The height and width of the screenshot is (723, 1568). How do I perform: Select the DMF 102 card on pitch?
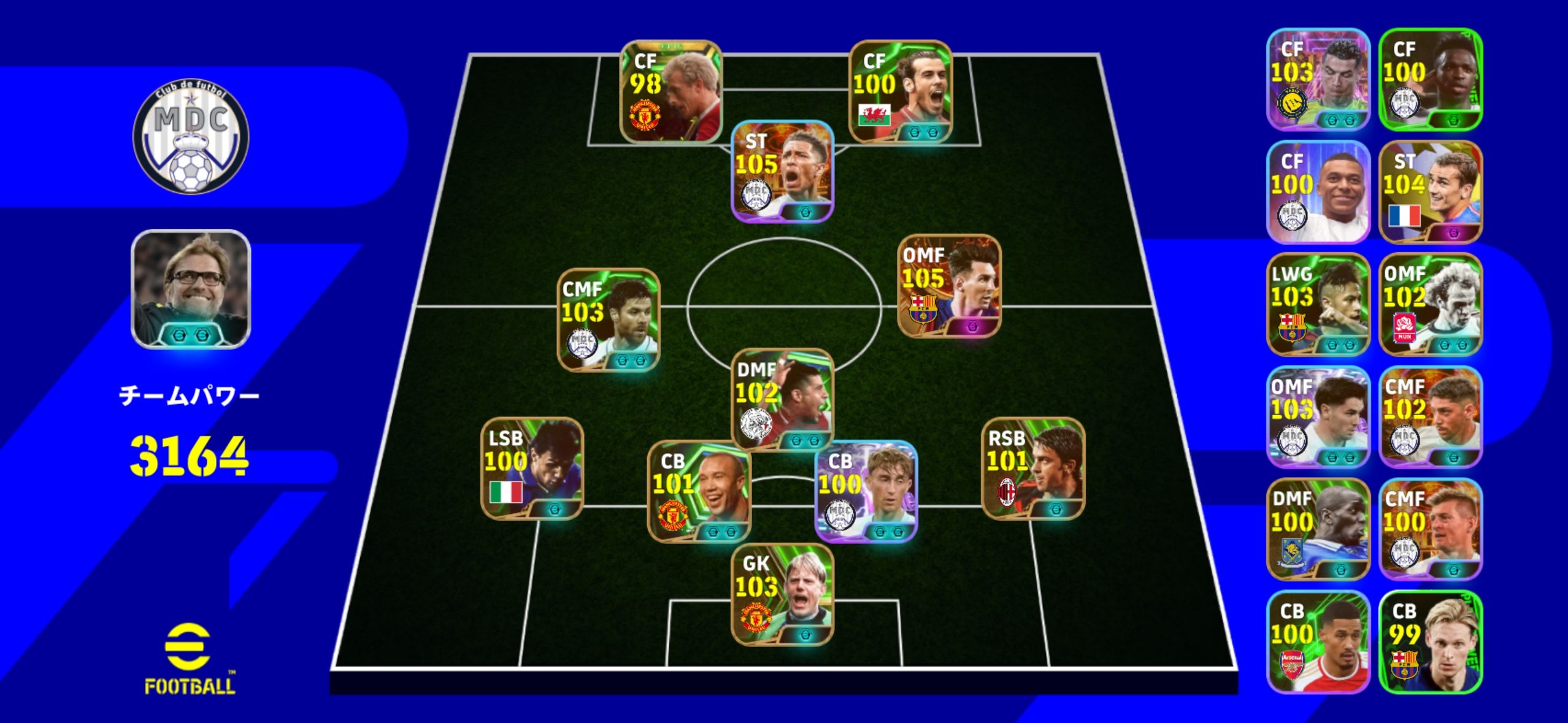pyautogui.click(x=782, y=399)
